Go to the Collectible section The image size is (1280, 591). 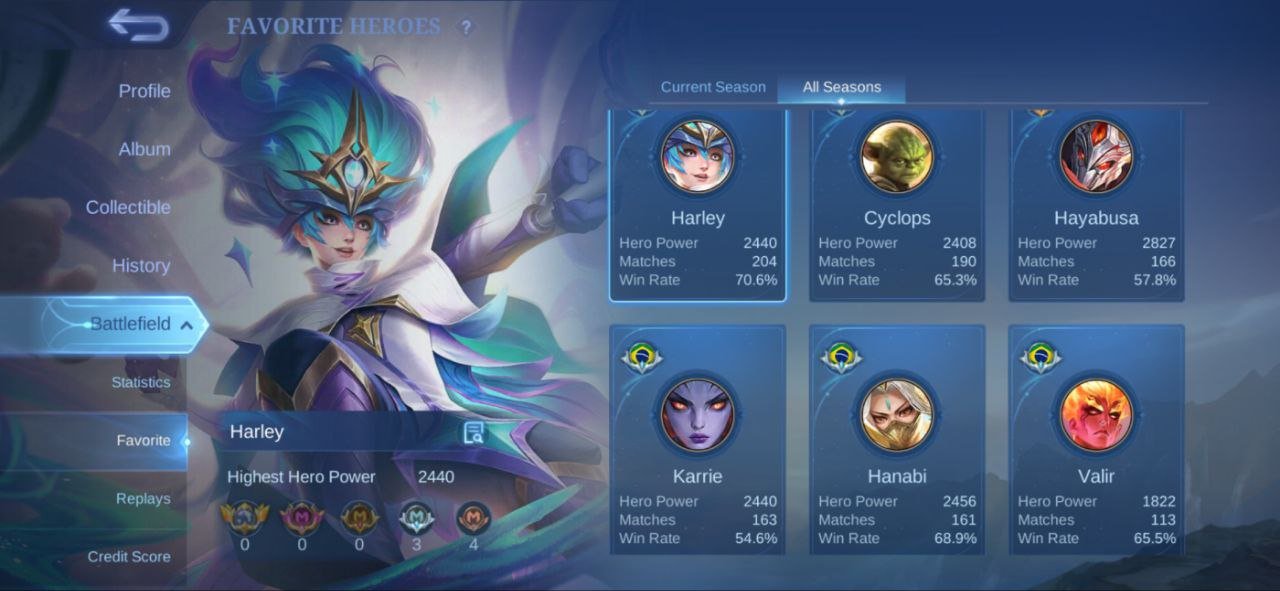coord(128,207)
